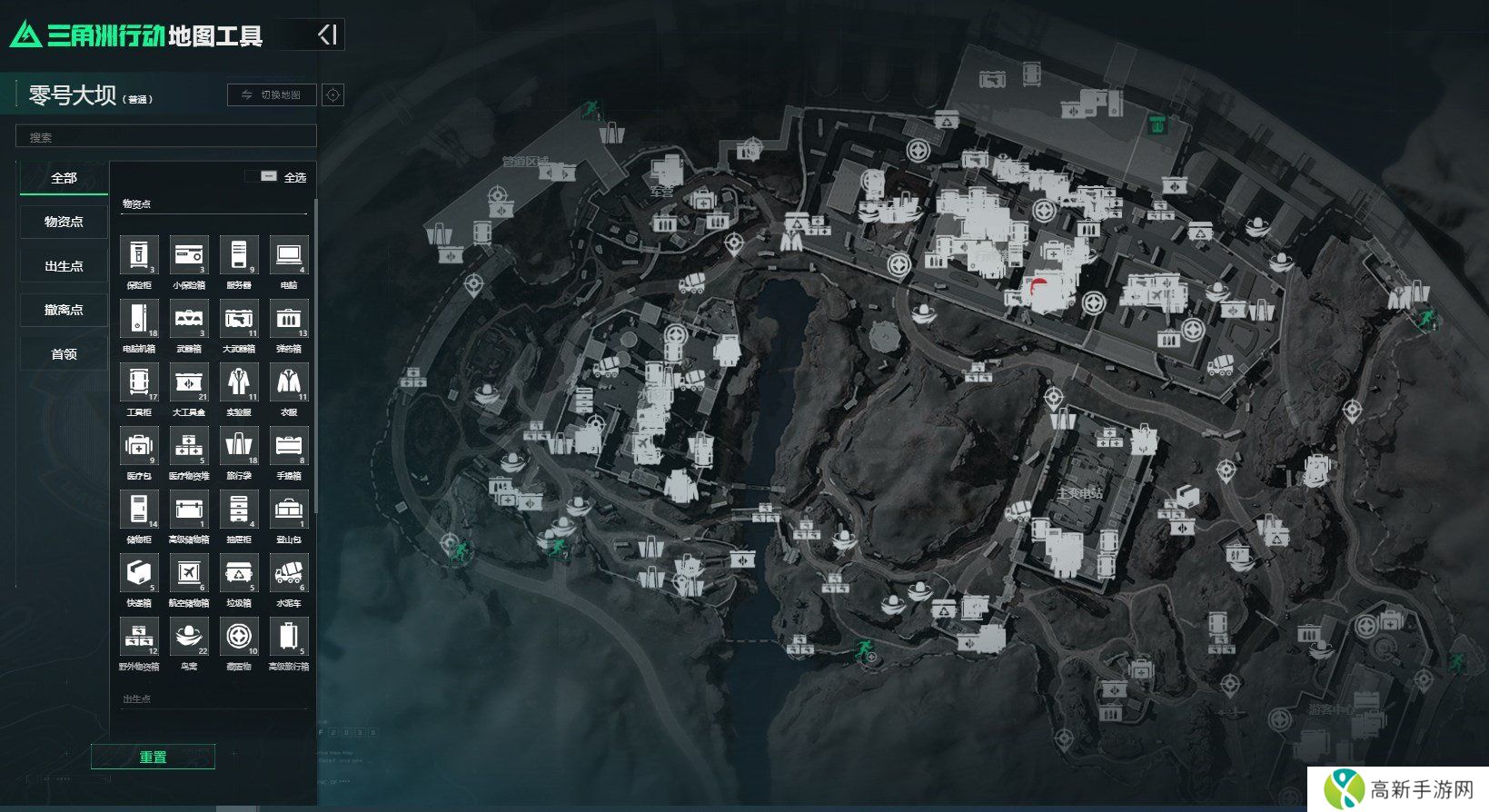The height and width of the screenshot is (812, 1489).
Task: Toggle the 全选 select-all checkbox
Action: 269,176
